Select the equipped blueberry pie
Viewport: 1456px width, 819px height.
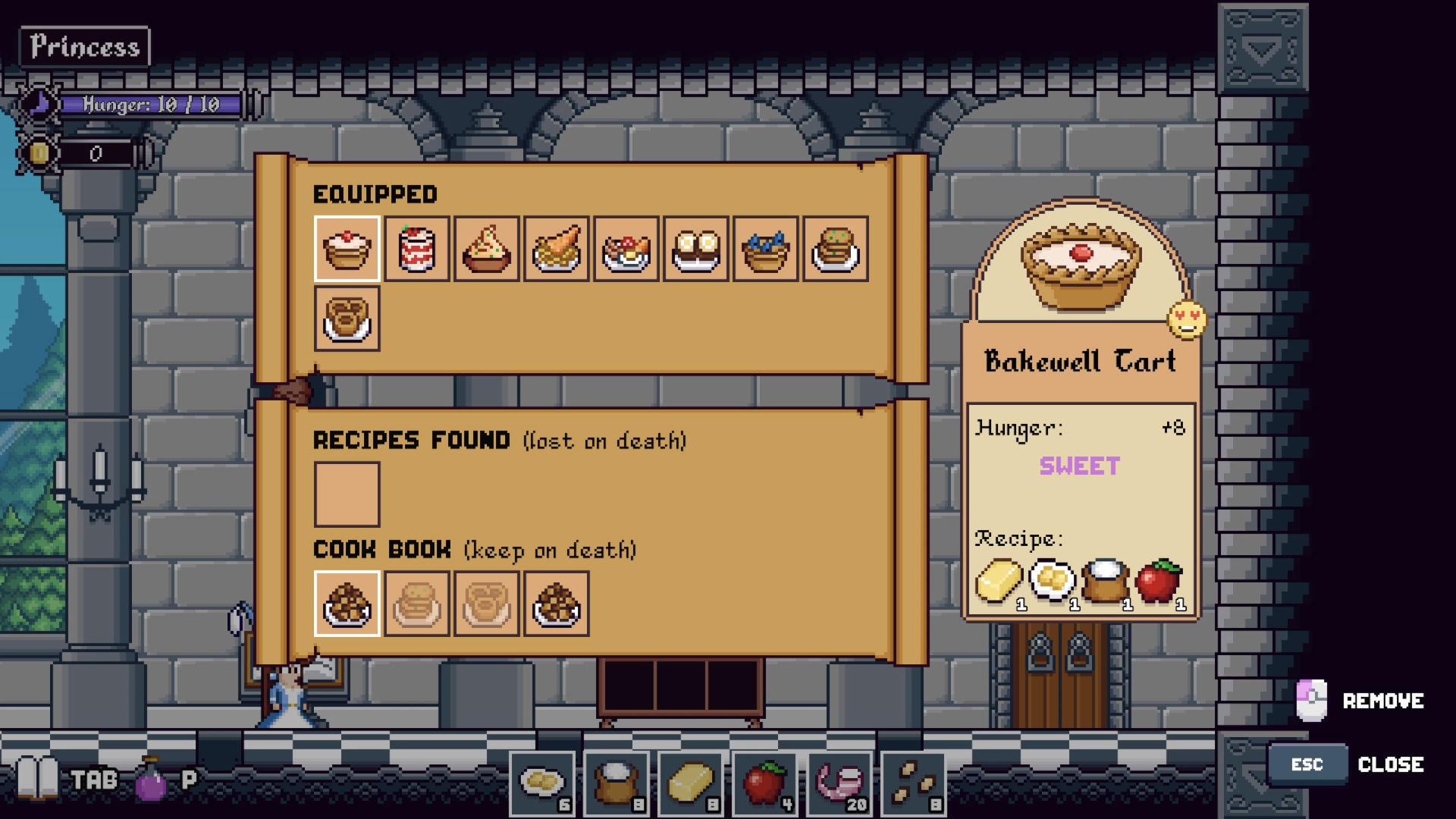(x=765, y=249)
